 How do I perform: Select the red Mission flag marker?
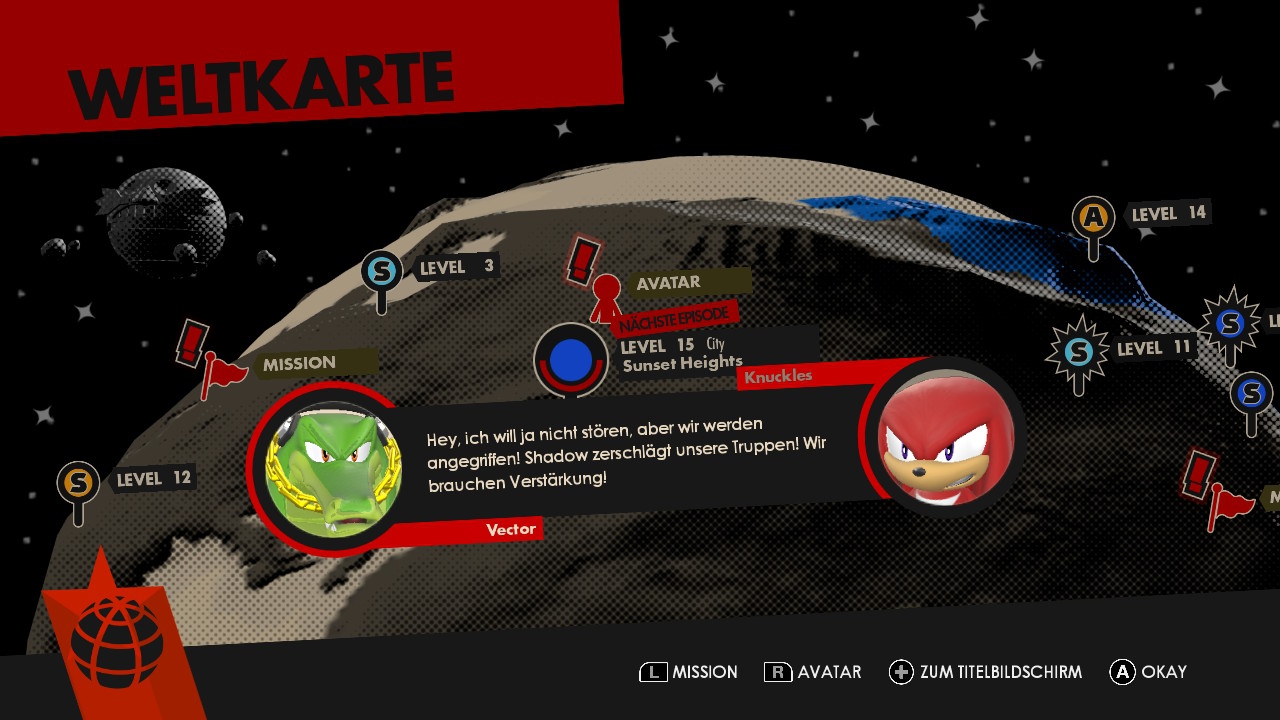point(222,372)
